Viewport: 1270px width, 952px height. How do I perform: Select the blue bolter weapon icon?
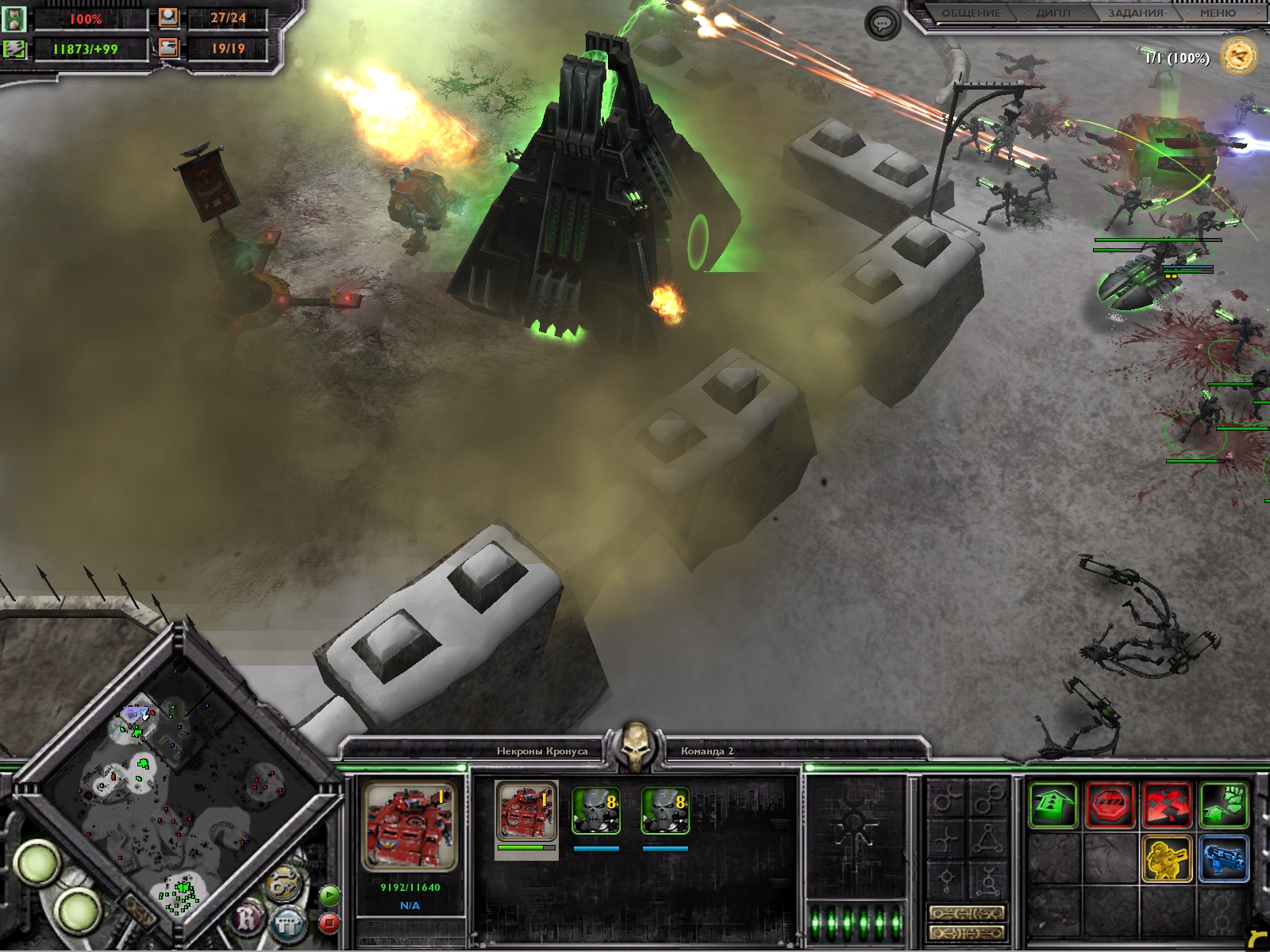1224,858
